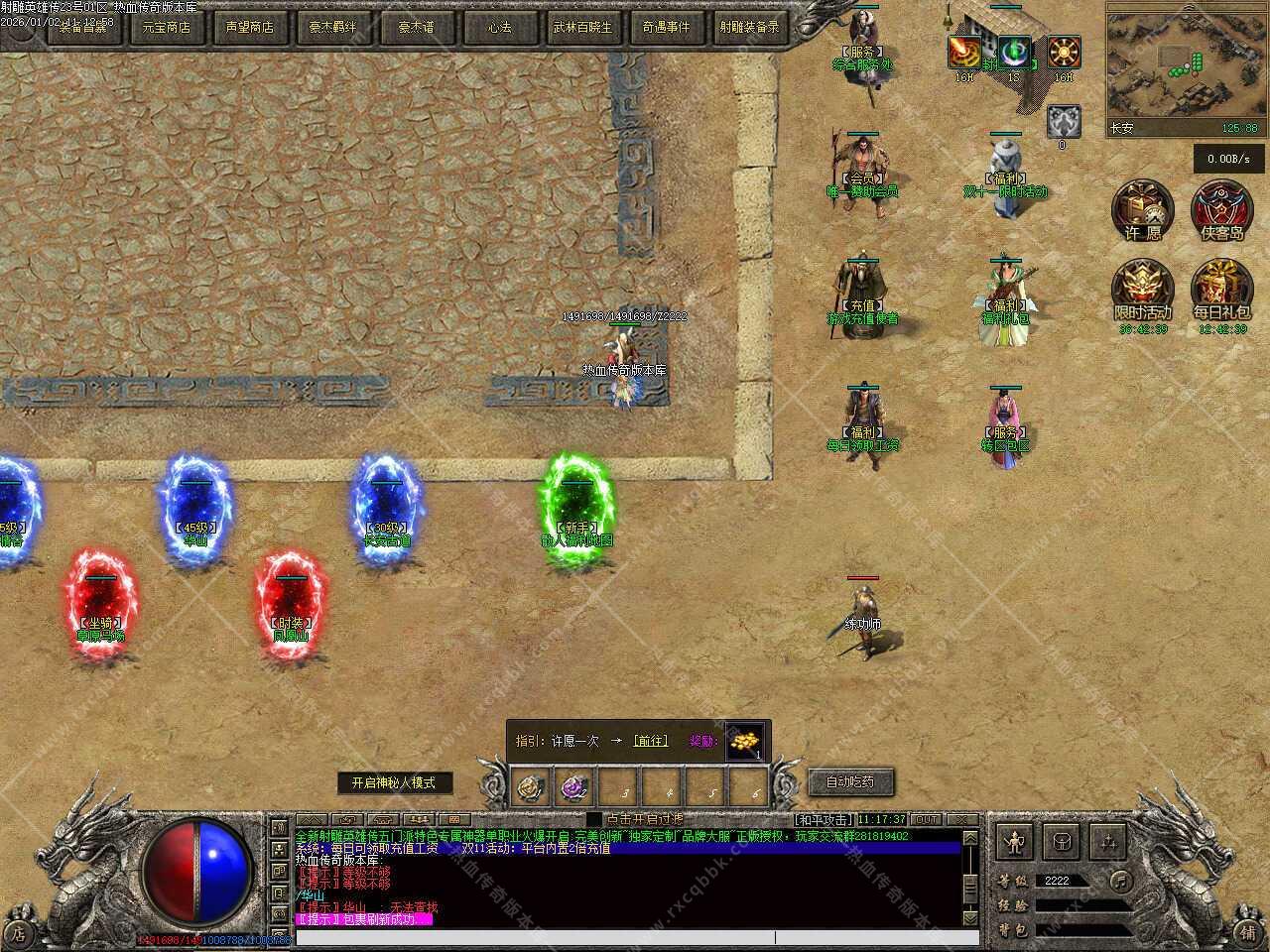This screenshot has width=1270, height=952.
Task: Open the 元宝商店 shop menu
Action: [166, 28]
